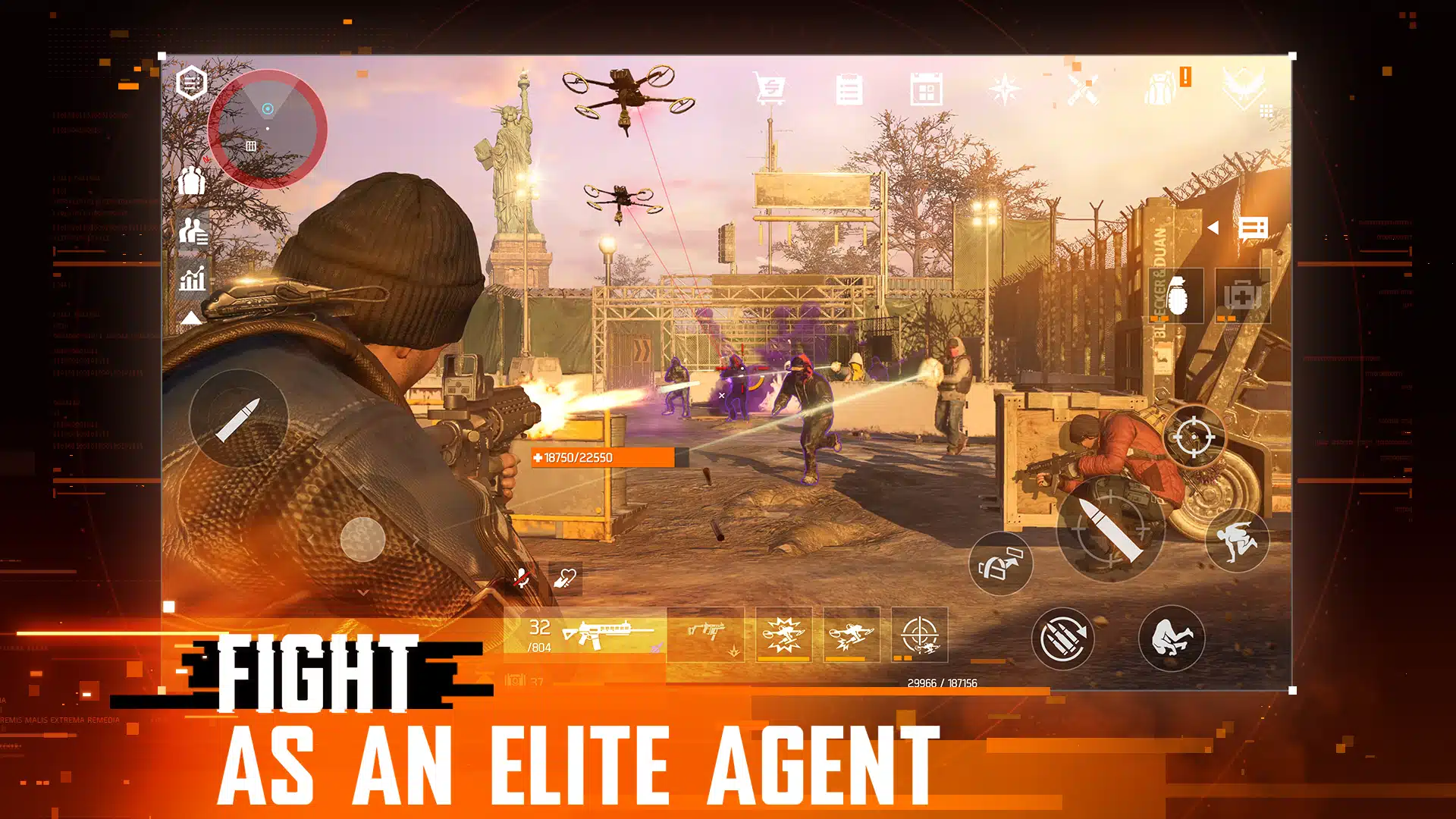Viewport: 1456px width, 819px height.
Task: Use the medkit slot
Action: (1243, 295)
